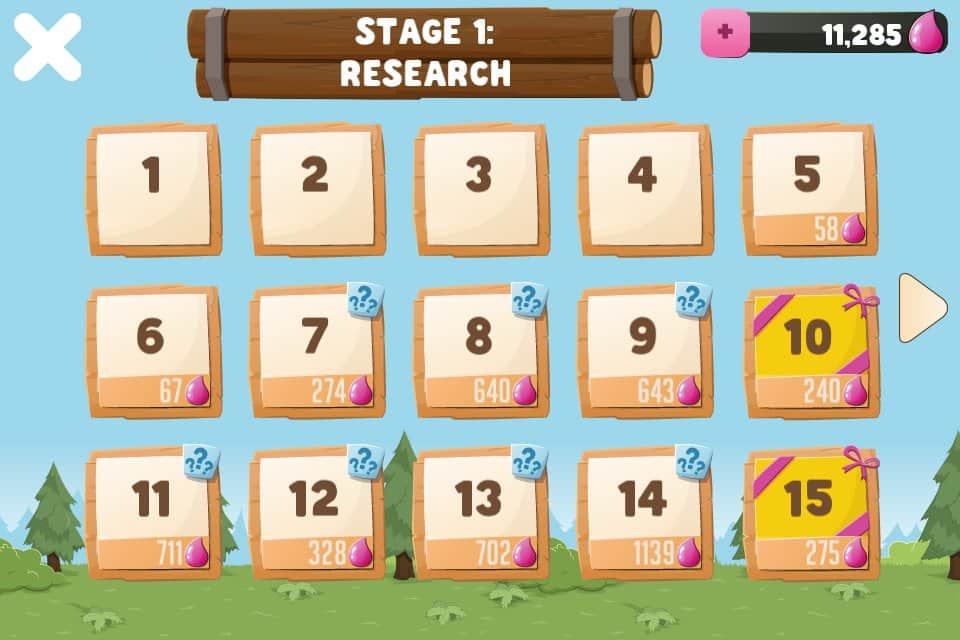Choose locked level 7

coord(316,351)
